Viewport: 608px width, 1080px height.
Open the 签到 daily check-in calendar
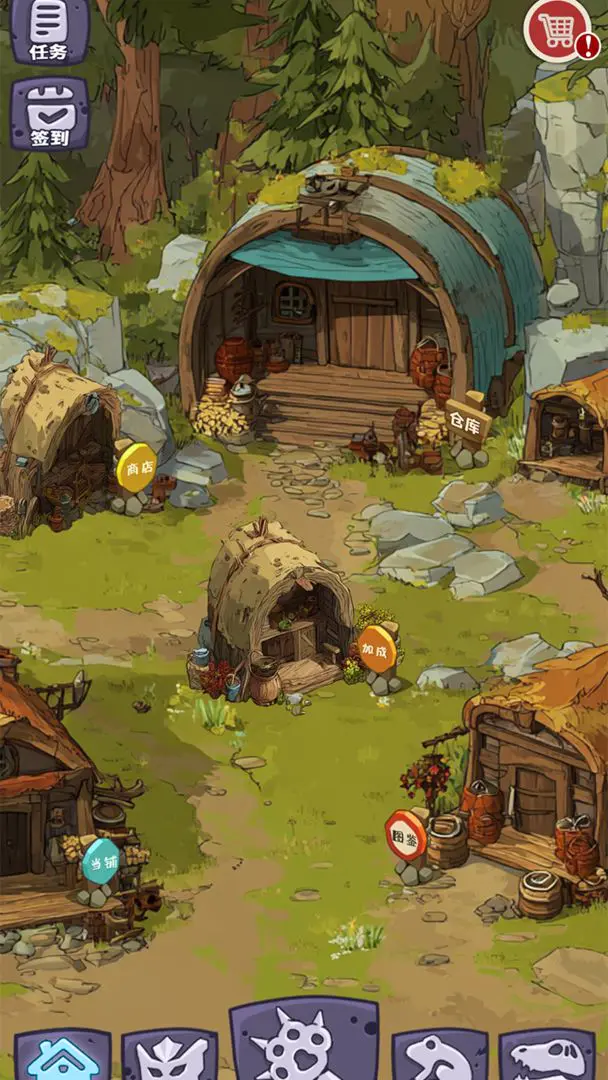pos(50,114)
